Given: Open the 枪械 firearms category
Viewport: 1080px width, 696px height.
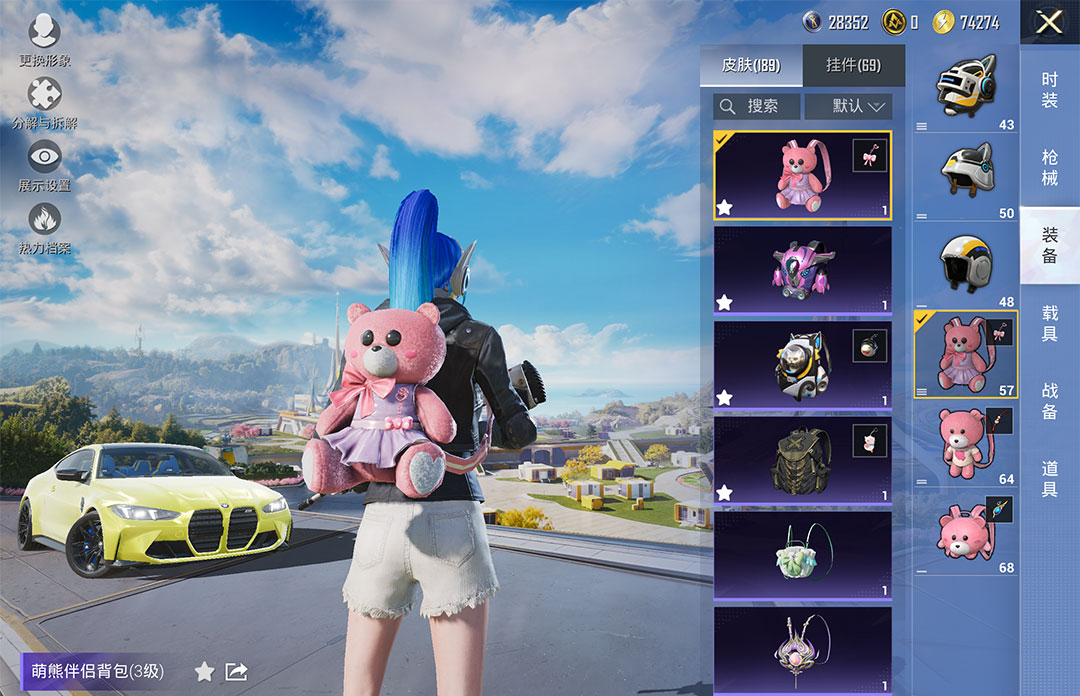Looking at the screenshot, I should 1049,167.
